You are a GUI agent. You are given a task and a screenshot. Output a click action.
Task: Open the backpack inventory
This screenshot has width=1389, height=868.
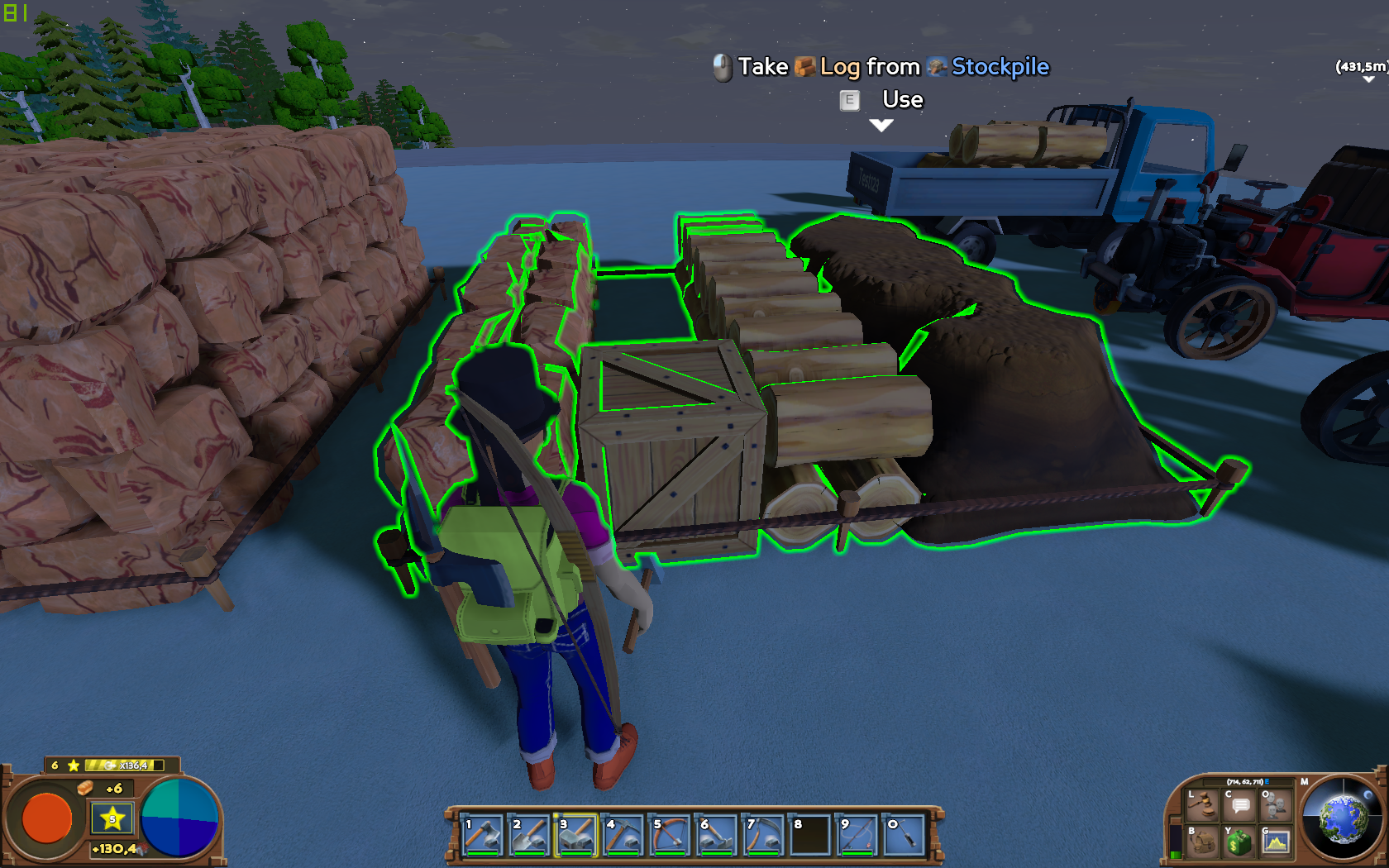1202,842
